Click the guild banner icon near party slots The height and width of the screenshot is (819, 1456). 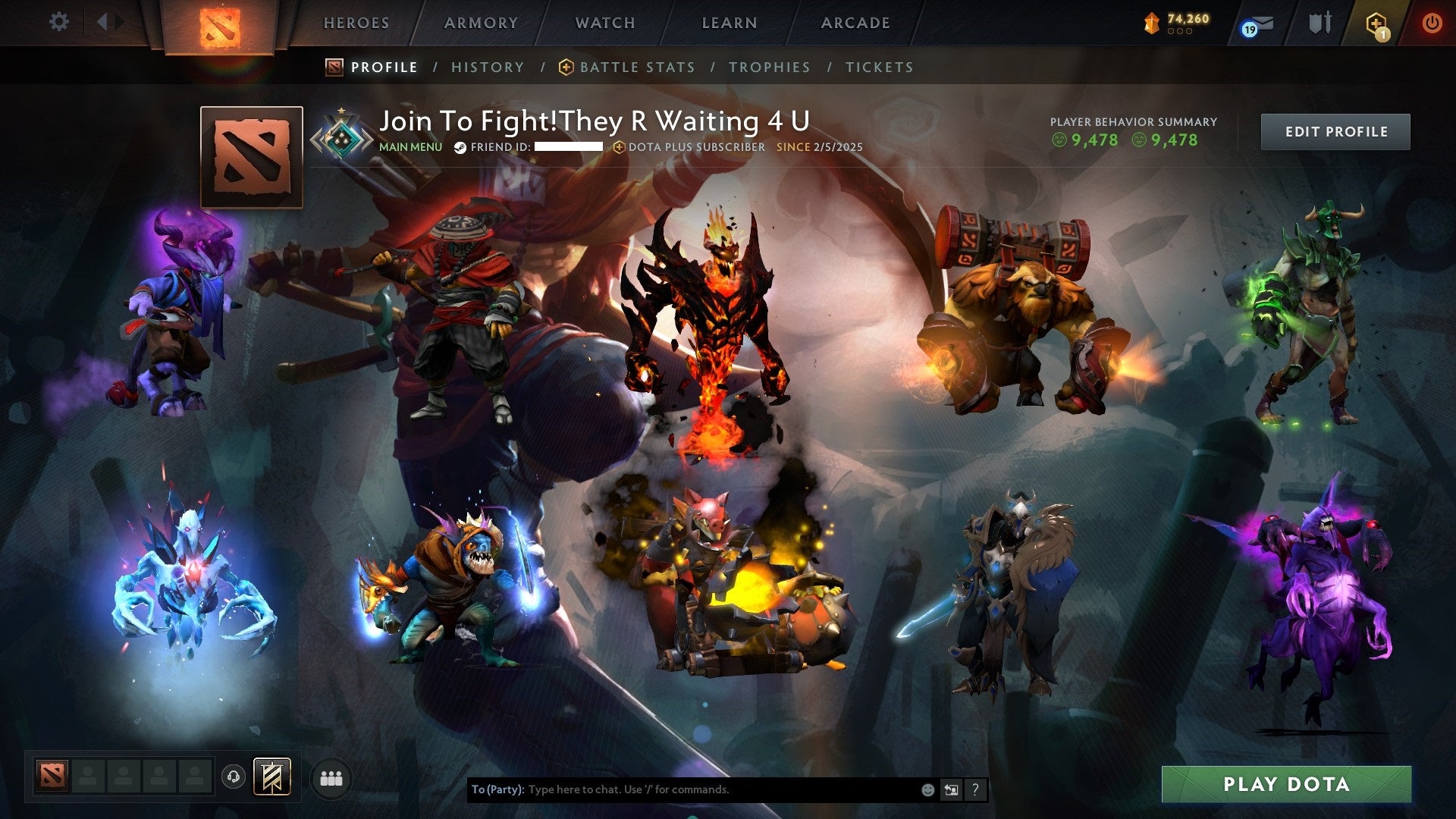coord(273,777)
